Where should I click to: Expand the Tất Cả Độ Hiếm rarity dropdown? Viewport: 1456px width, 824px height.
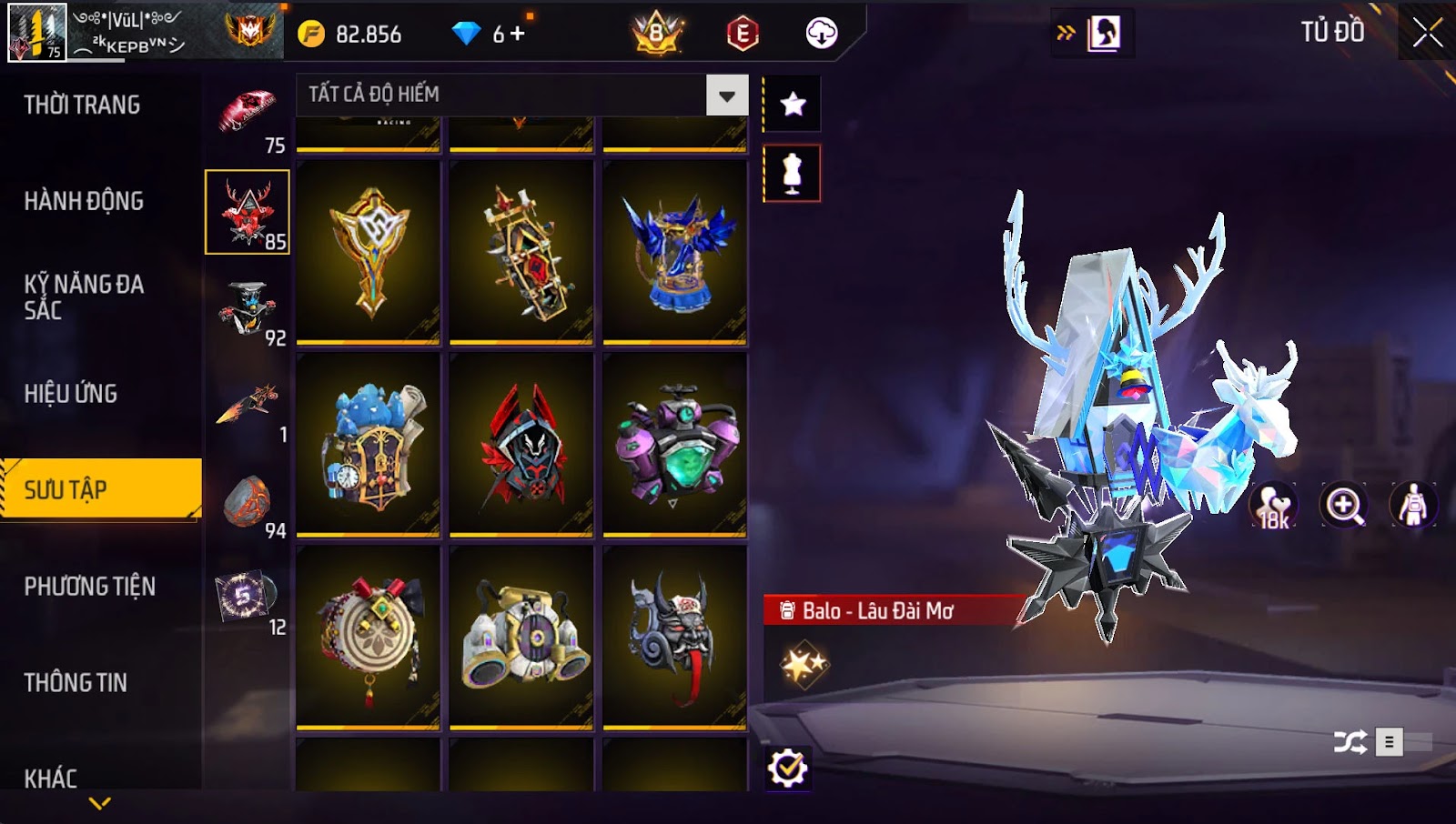click(726, 95)
